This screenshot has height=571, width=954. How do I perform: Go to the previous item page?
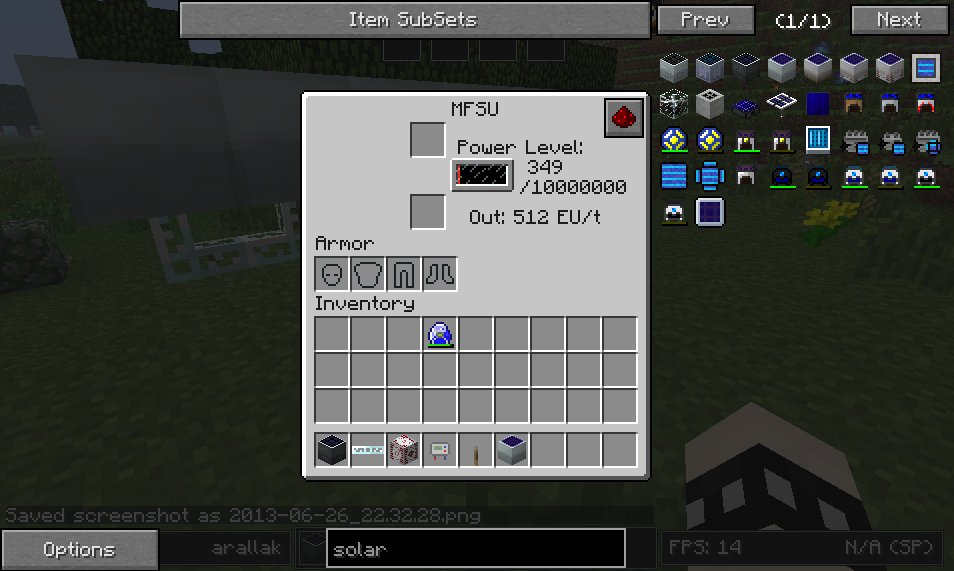(706, 20)
